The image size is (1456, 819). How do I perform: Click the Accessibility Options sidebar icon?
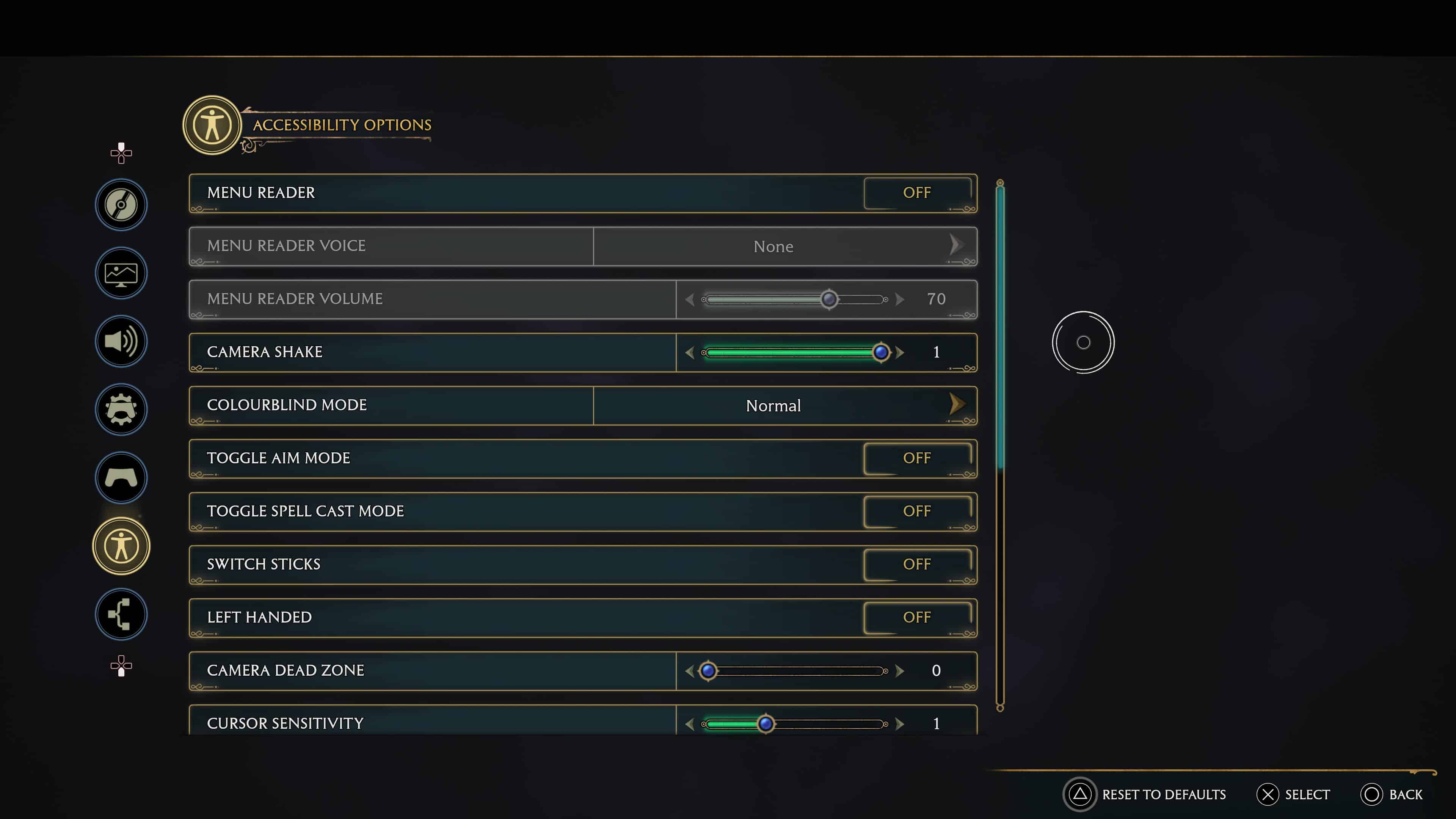point(121,546)
